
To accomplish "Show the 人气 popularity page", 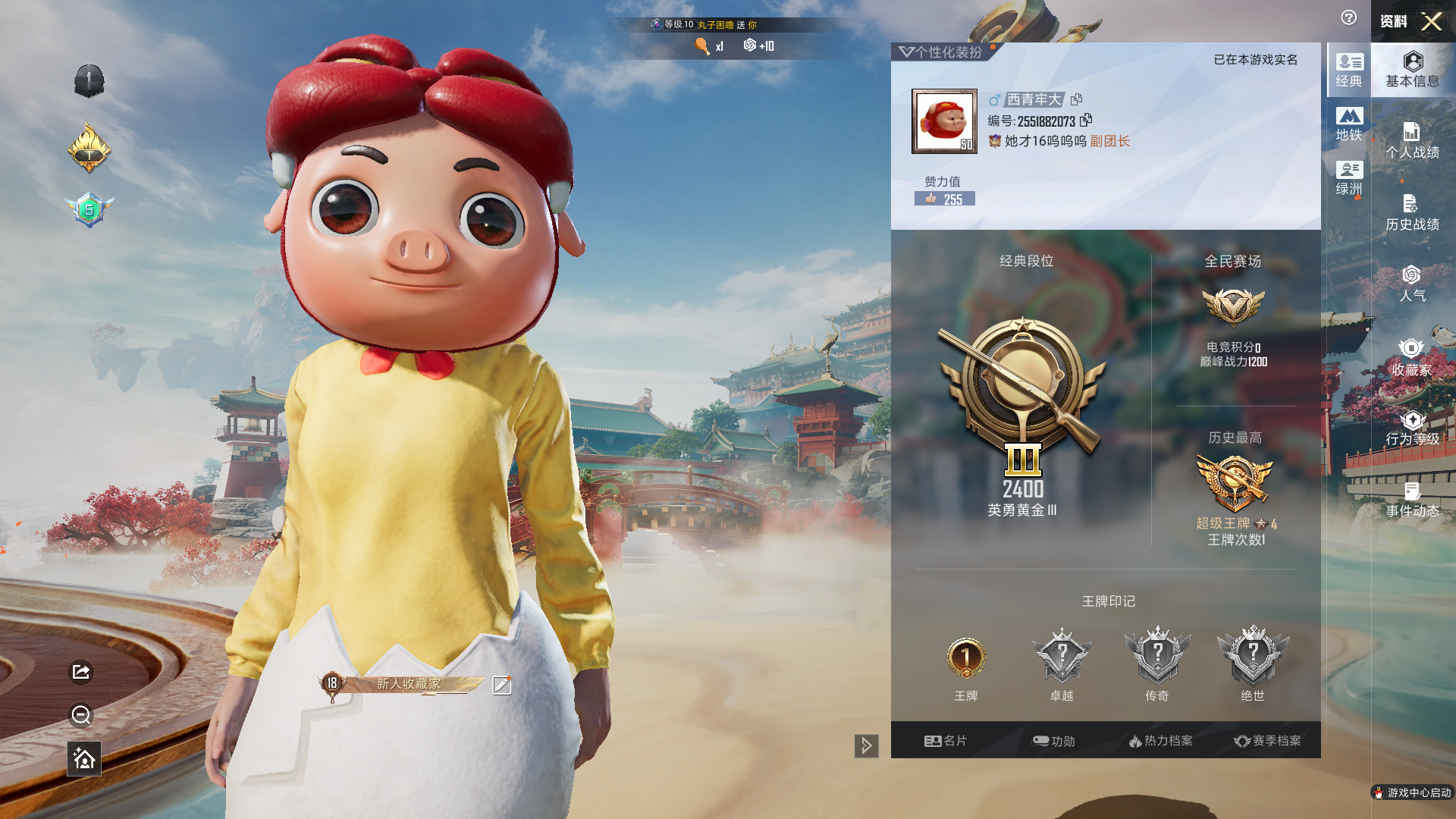I will tap(1412, 284).
